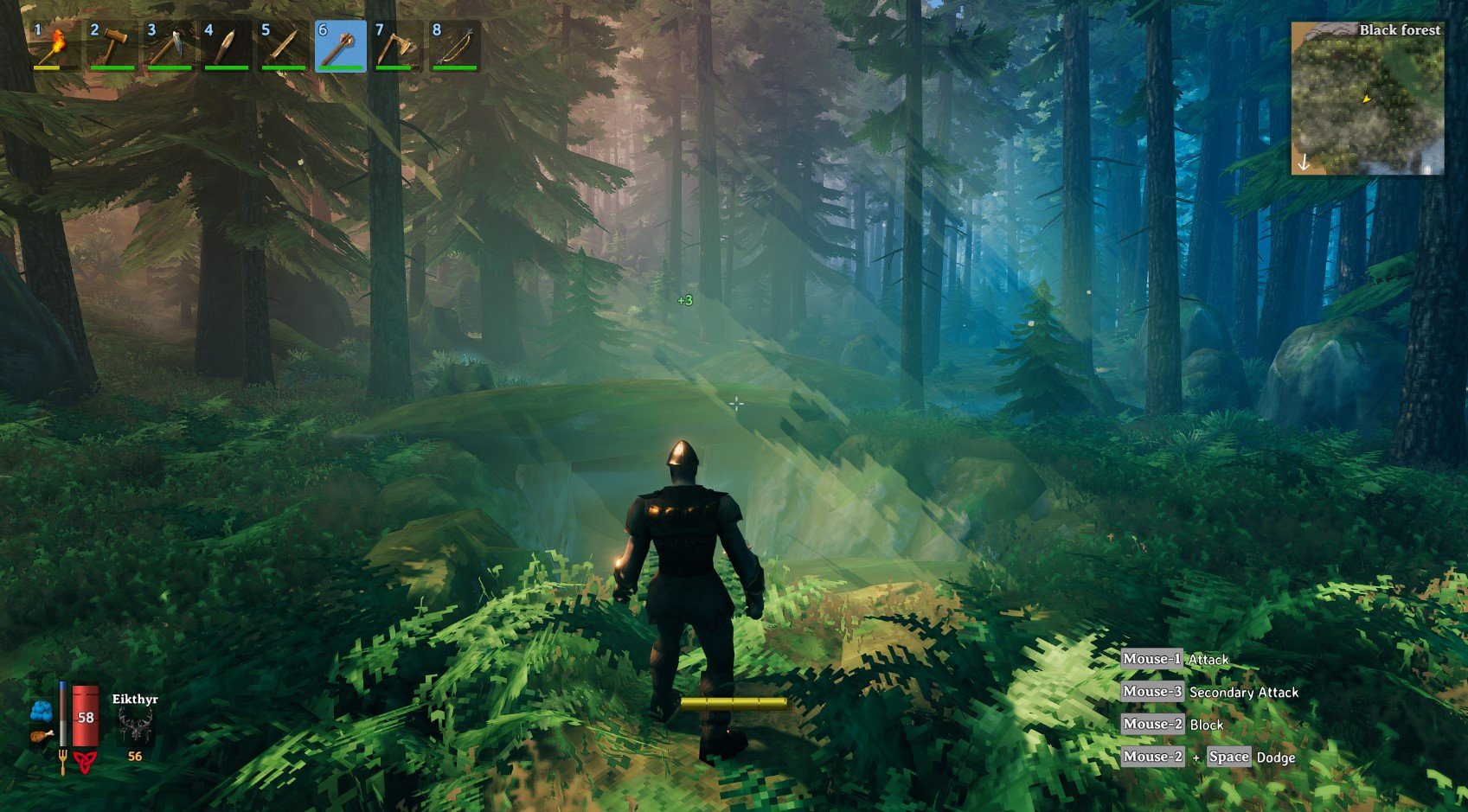
Task: Equip the wooden hammer in slot 2
Action: tap(112, 47)
